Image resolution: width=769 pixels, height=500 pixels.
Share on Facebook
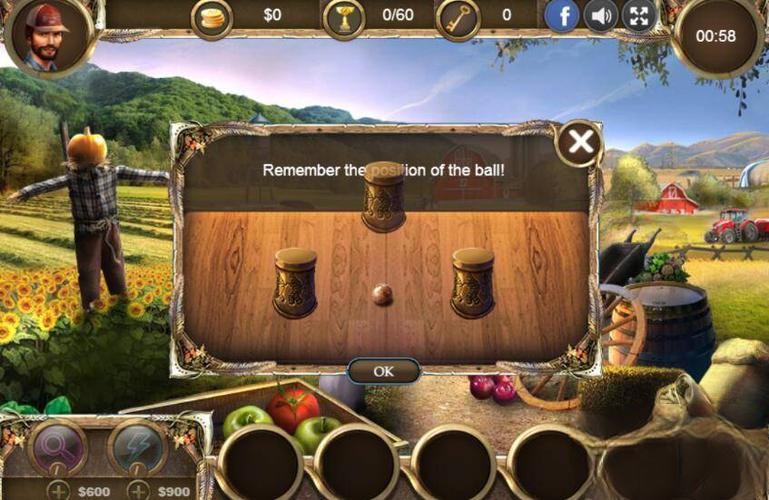click(562, 15)
